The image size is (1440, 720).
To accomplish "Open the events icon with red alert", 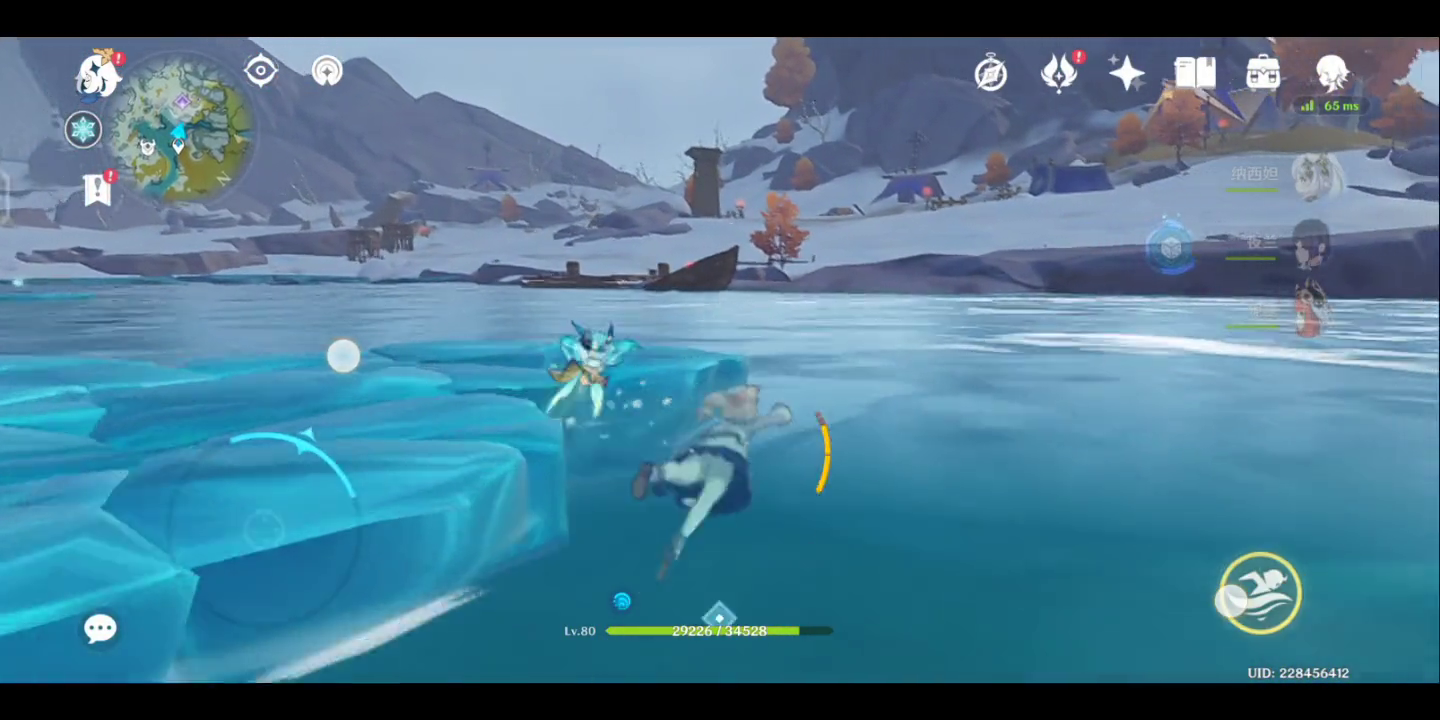I will [1059, 73].
